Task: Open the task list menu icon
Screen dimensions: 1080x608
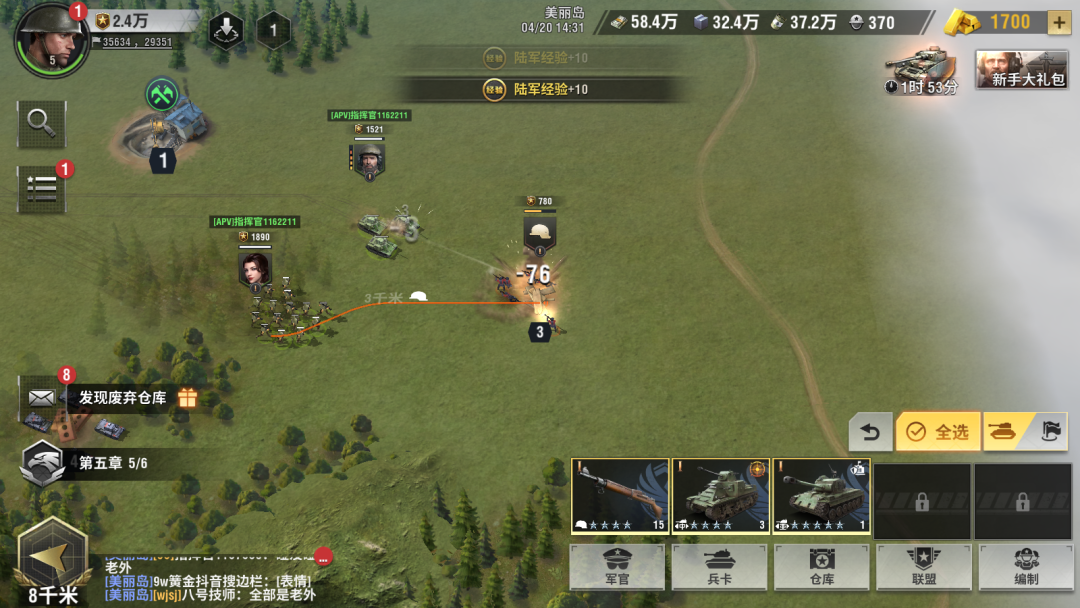Action: (41, 188)
